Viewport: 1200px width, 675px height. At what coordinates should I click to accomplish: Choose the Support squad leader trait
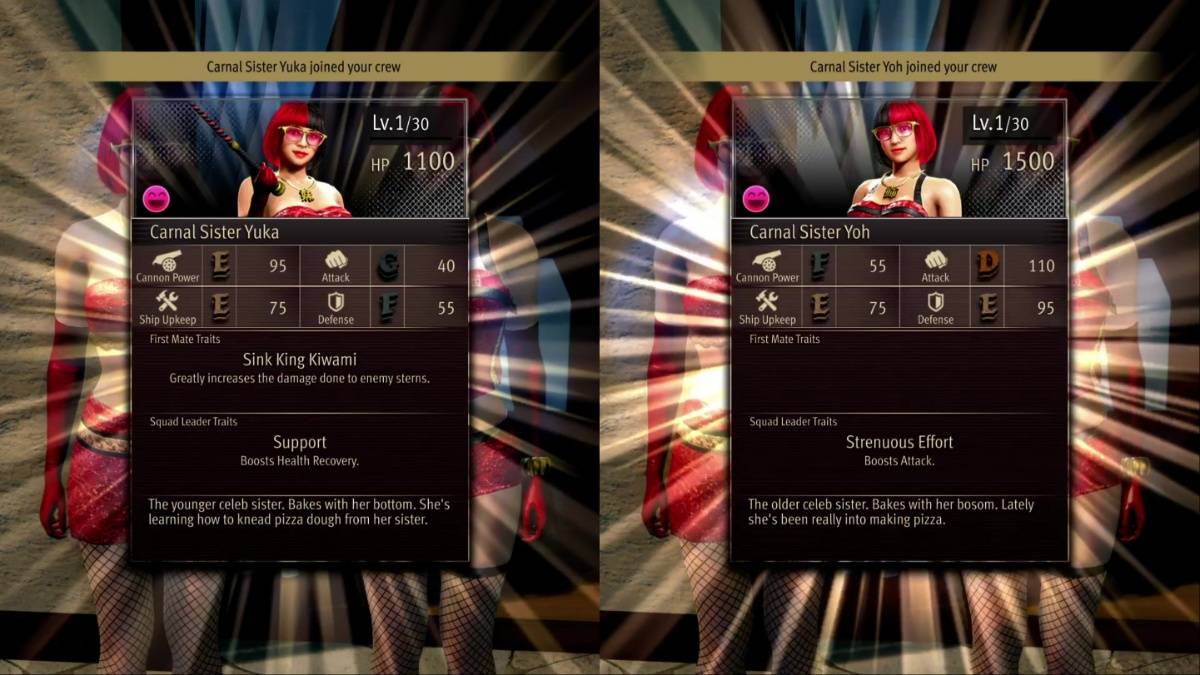(x=299, y=442)
